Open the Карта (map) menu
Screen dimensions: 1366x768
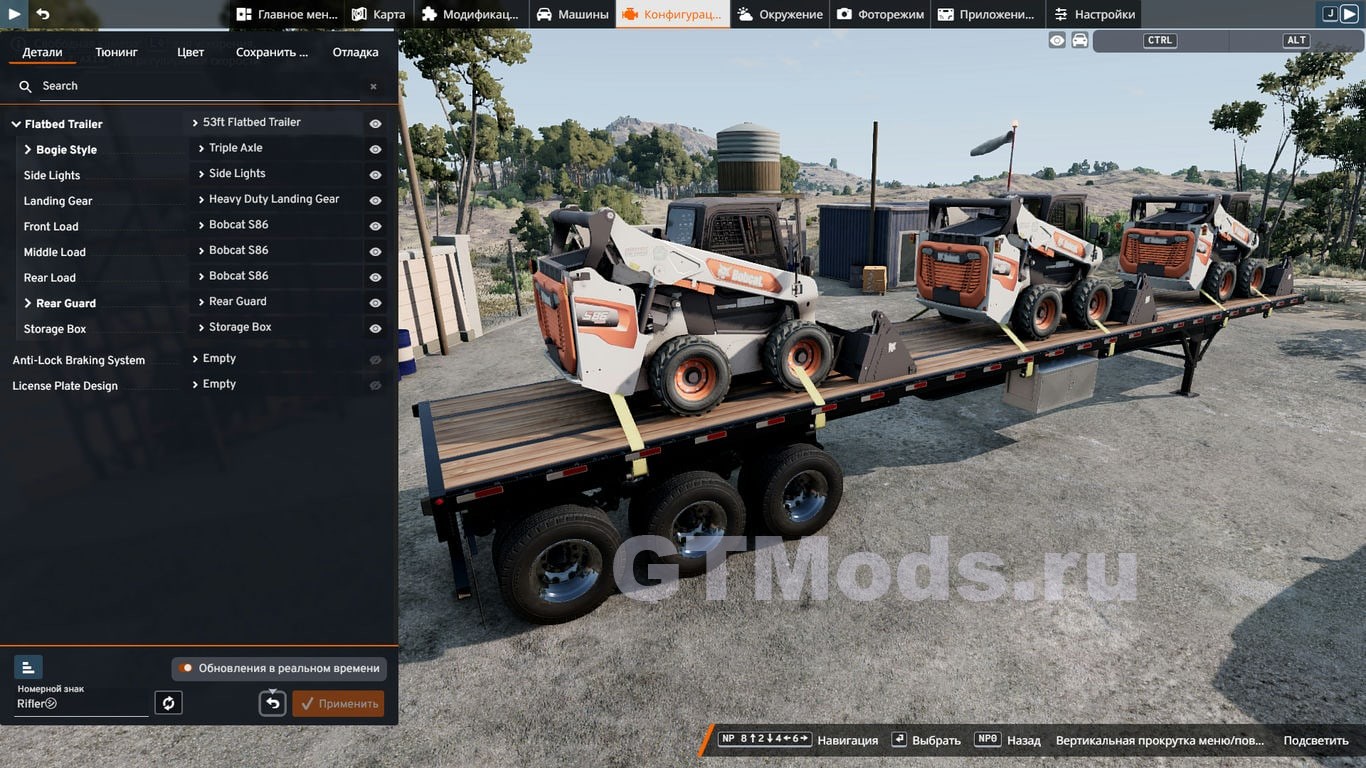coord(379,14)
